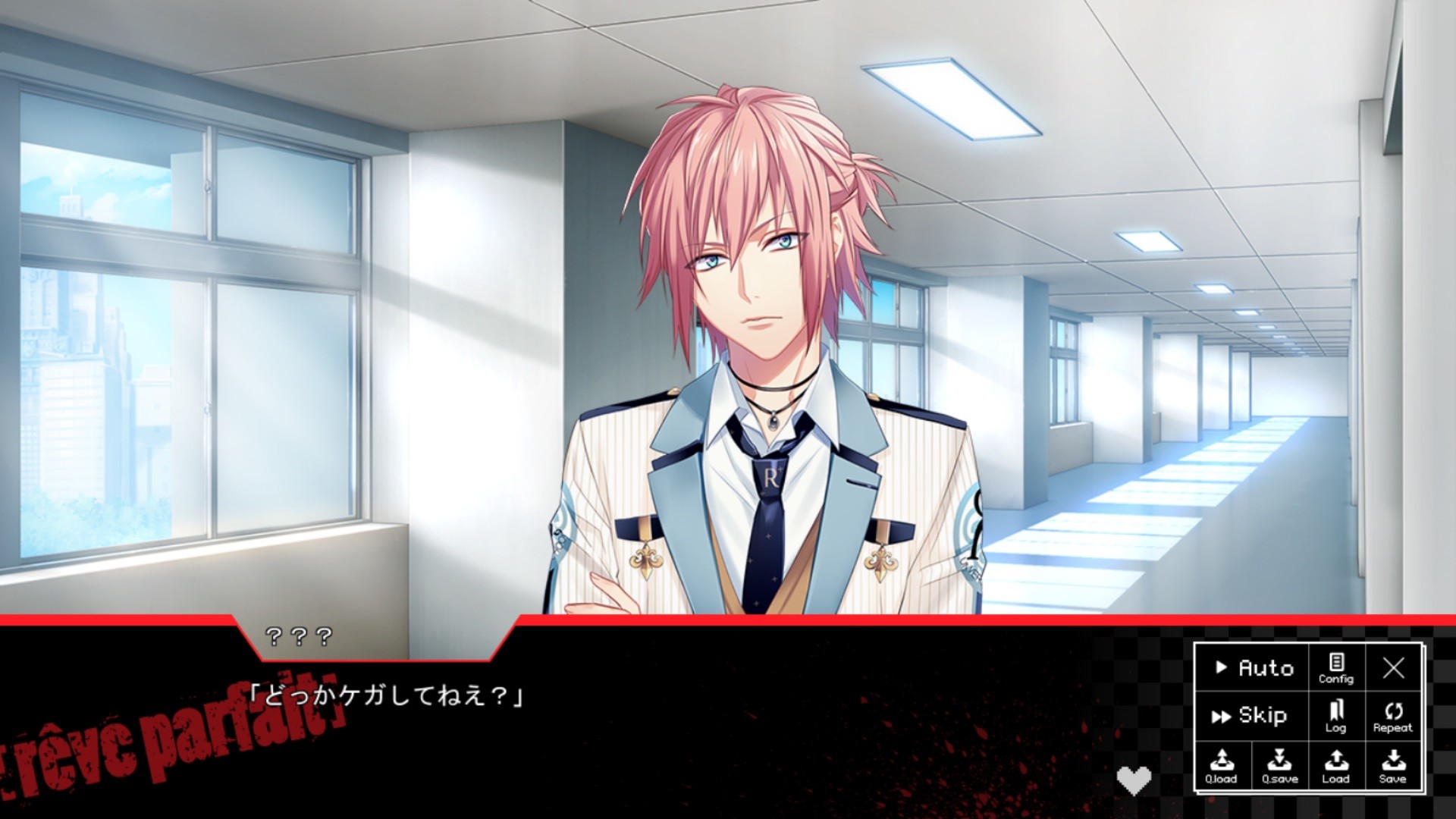The height and width of the screenshot is (819, 1456).
Task: Enable Auto mode for automatic text advance
Action: (1254, 669)
